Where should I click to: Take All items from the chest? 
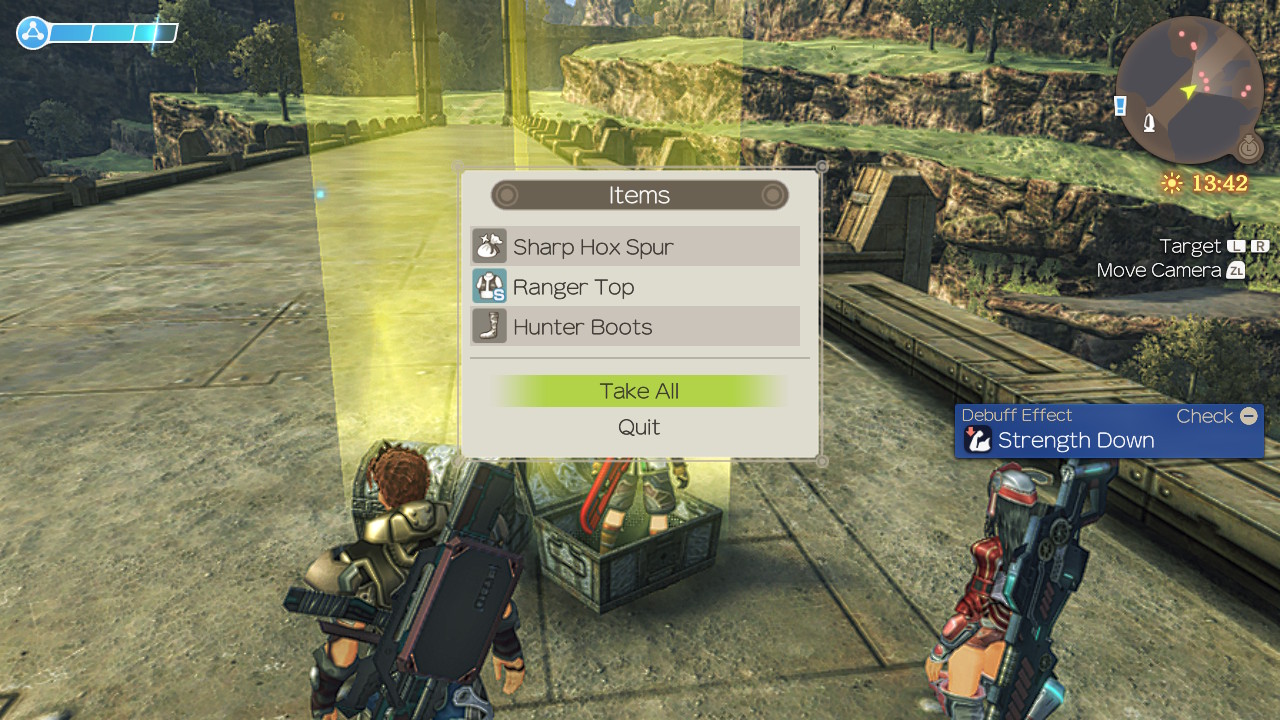tap(639, 391)
